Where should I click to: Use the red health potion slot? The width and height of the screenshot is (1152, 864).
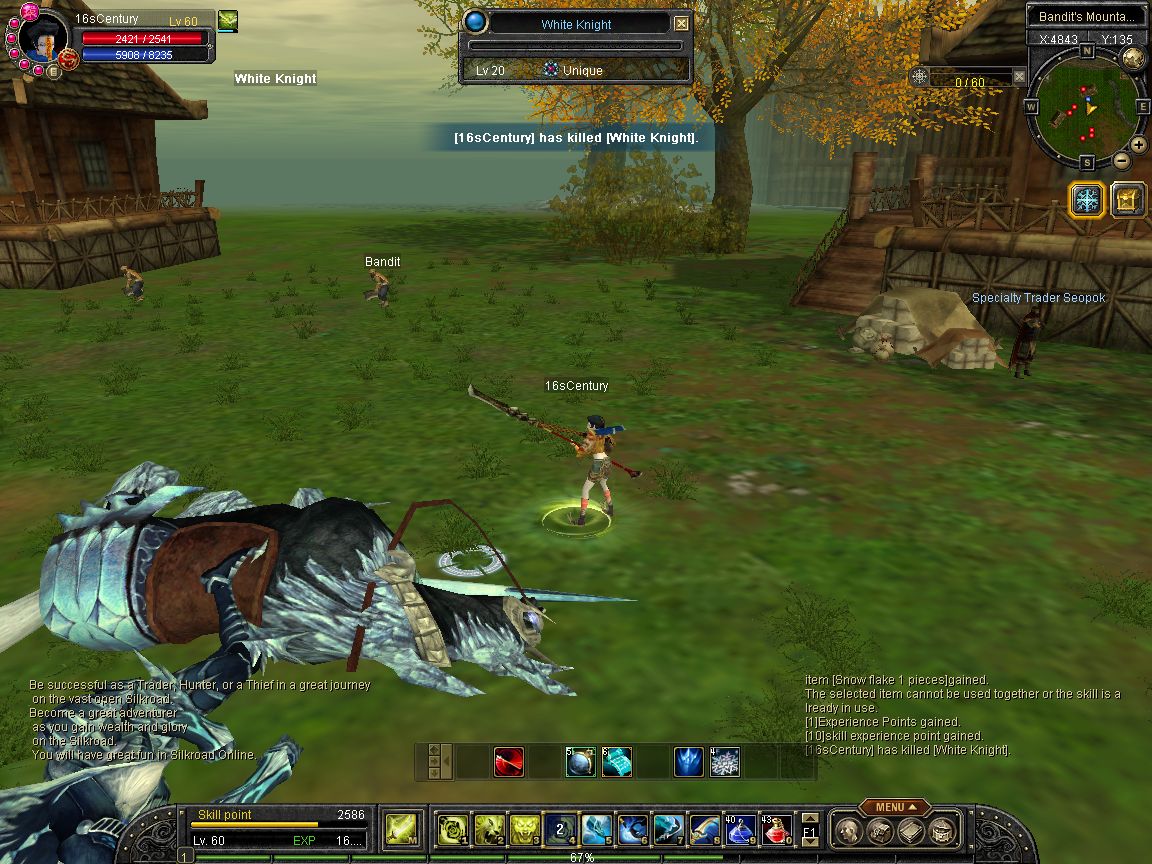pos(776,829)
